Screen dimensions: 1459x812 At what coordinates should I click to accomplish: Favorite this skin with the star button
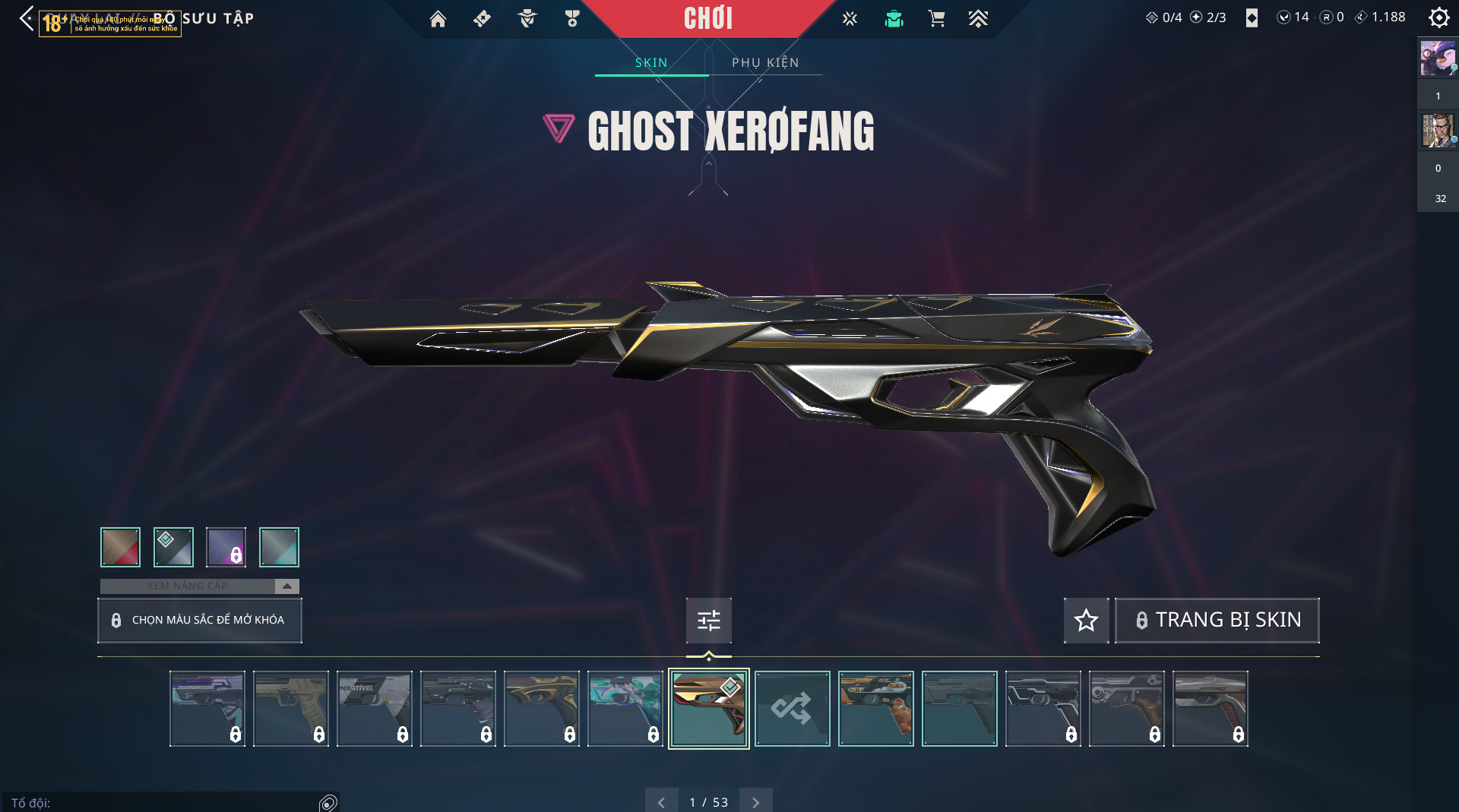[1086, 620]
